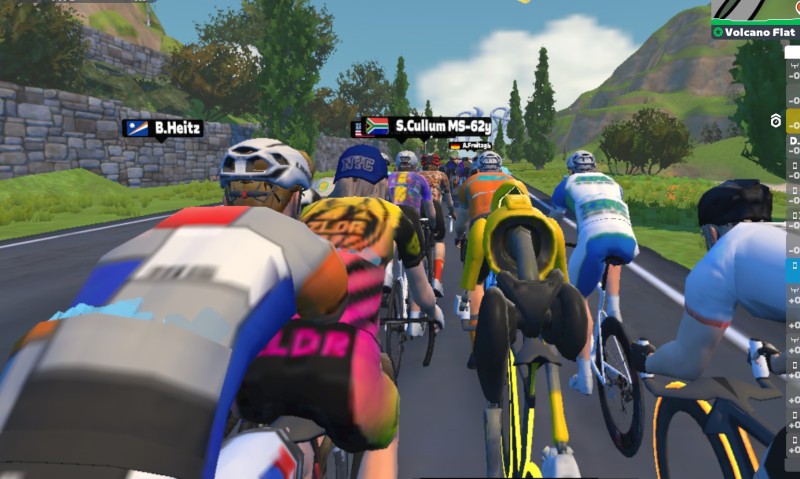Click the white icon beside the rider list
Image resolution: width=800 pixels, height=479 pixels.
coord(775,121)
